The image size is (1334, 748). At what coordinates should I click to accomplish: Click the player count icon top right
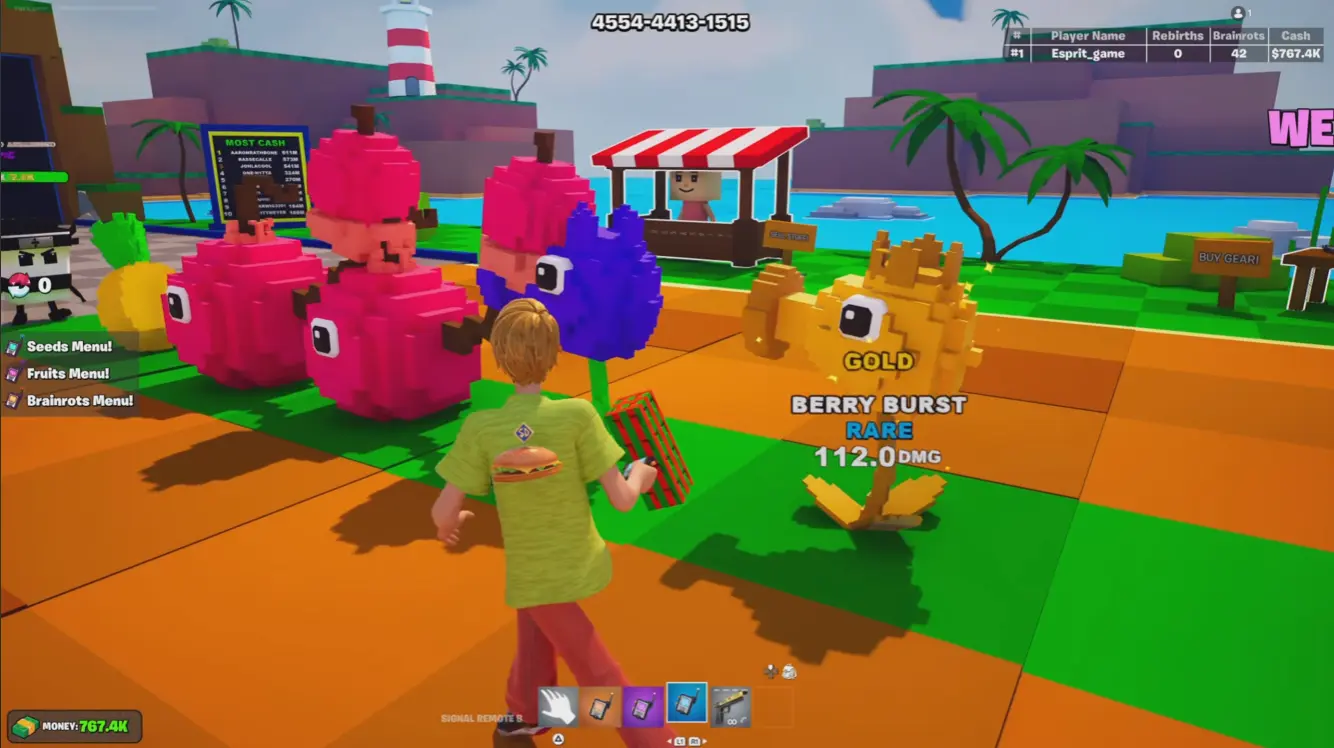tap(1238, 12)
